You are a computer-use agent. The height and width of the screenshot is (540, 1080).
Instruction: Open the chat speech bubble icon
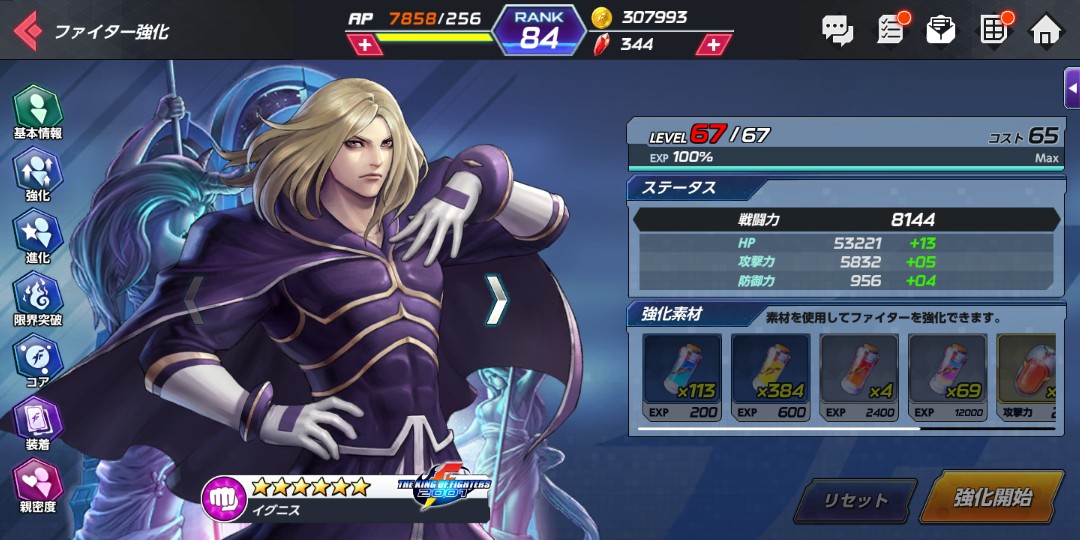click(x=837, y=29)
